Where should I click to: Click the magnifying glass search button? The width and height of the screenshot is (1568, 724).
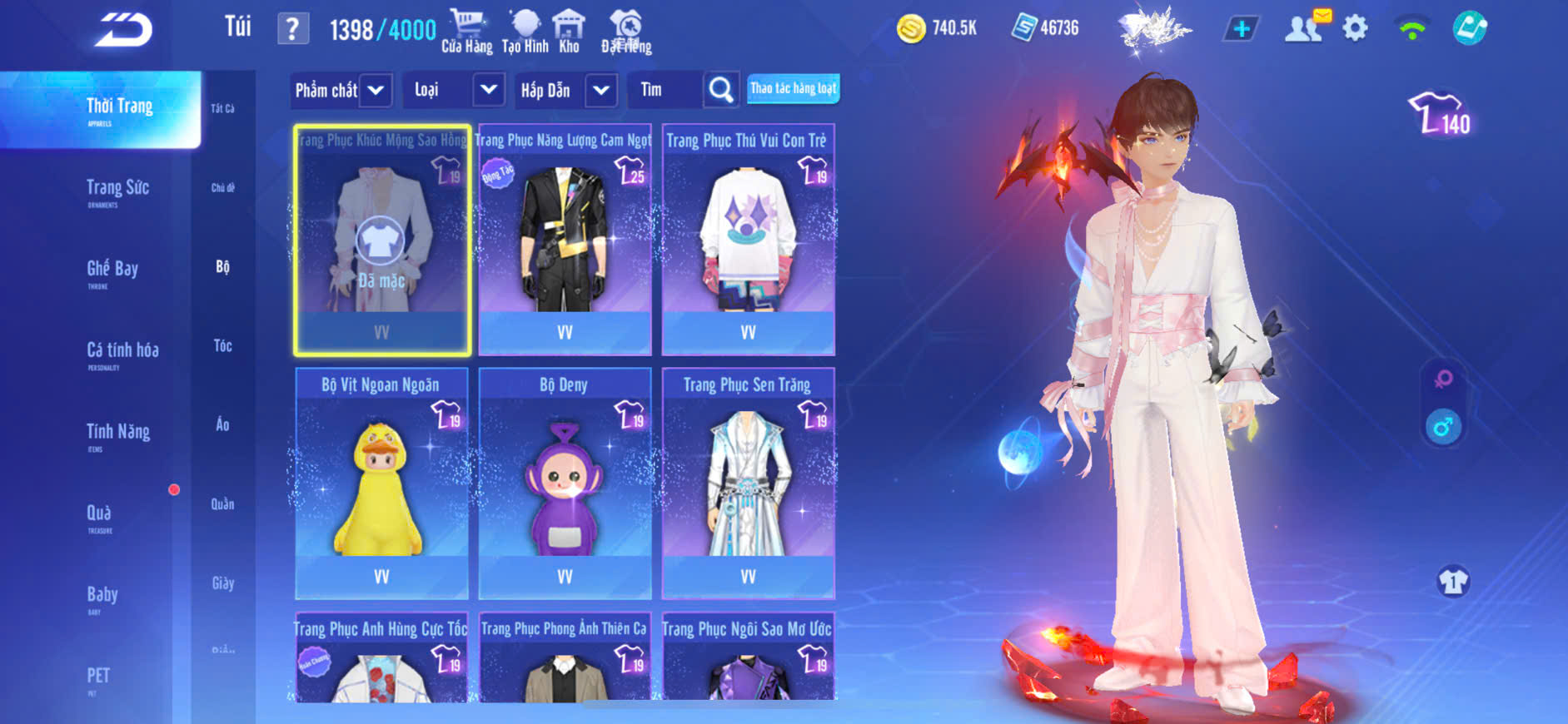coord(721,90)
